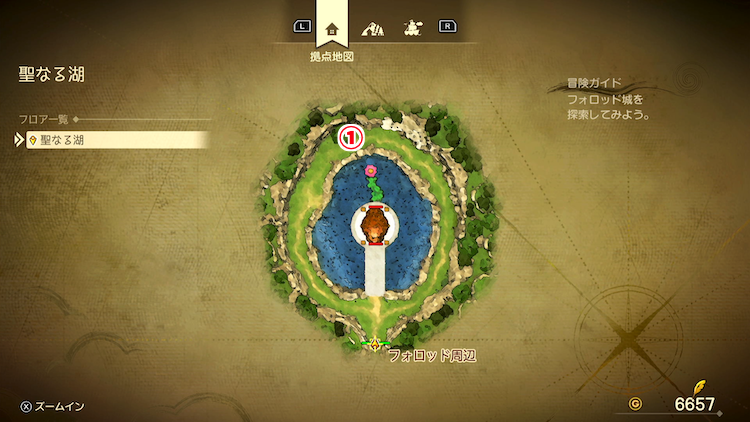Click the red number 1 map marker
The width and height of the screenshot is (750, 422).
(351, 138)
